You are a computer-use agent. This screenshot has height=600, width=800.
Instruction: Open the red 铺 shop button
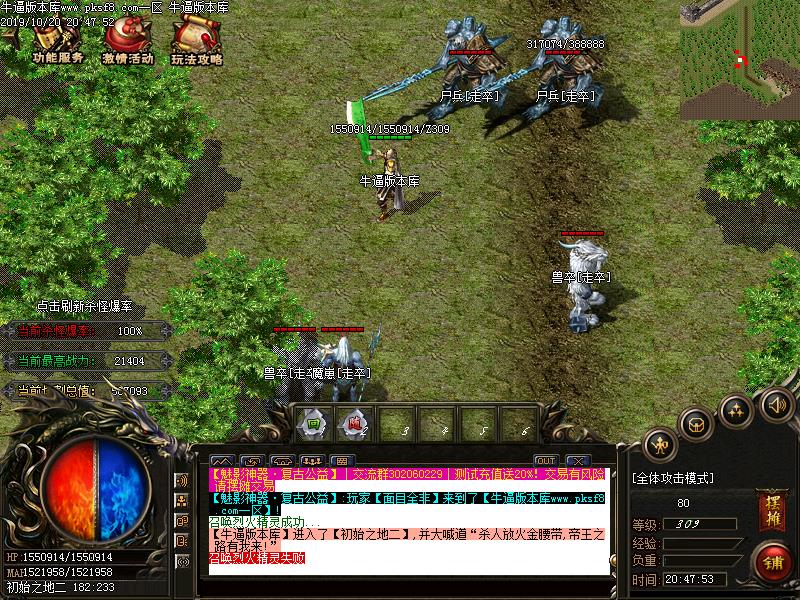click(x=771, y=559)
